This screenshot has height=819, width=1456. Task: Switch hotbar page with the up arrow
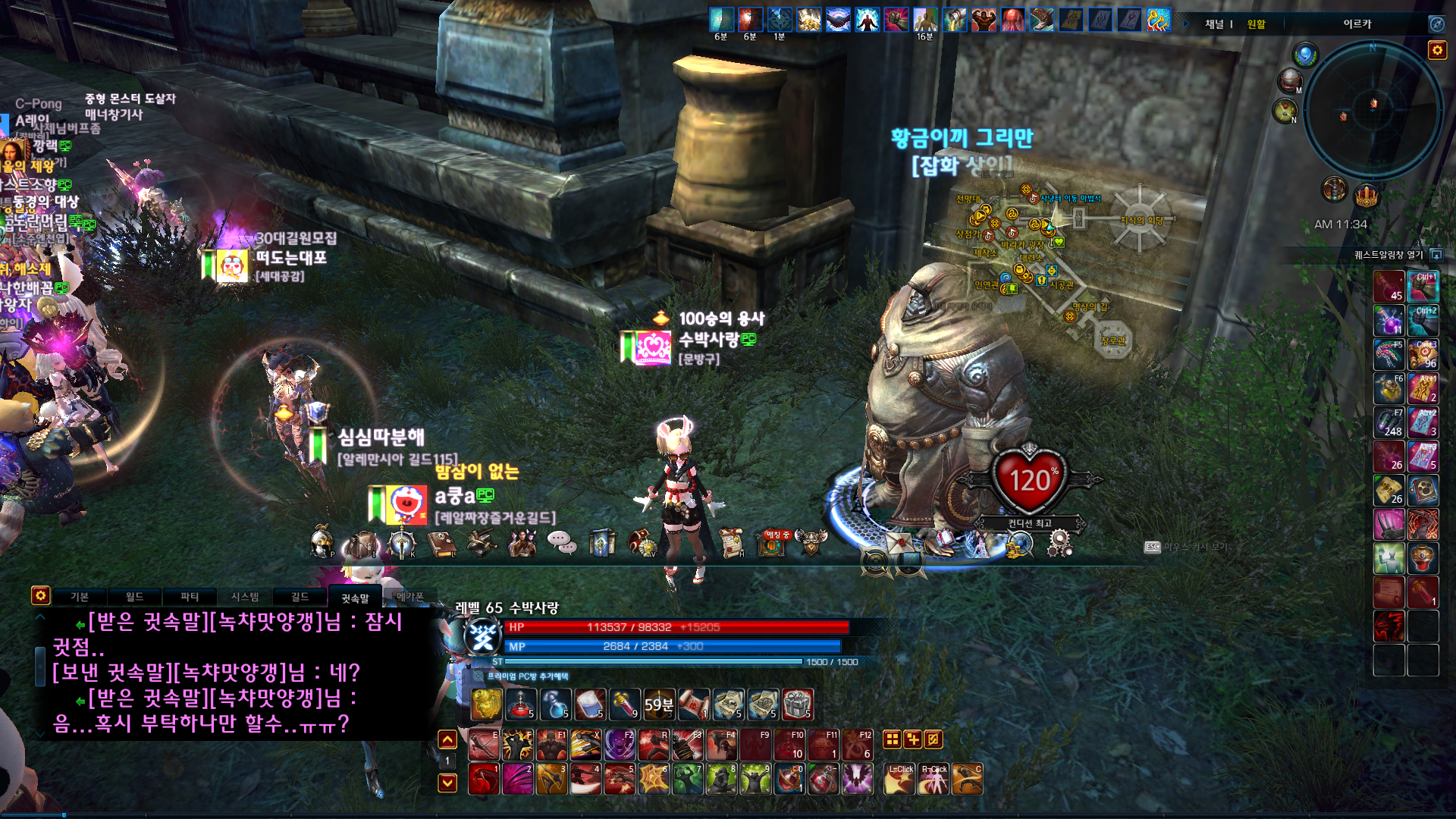[x=447, y=739]
